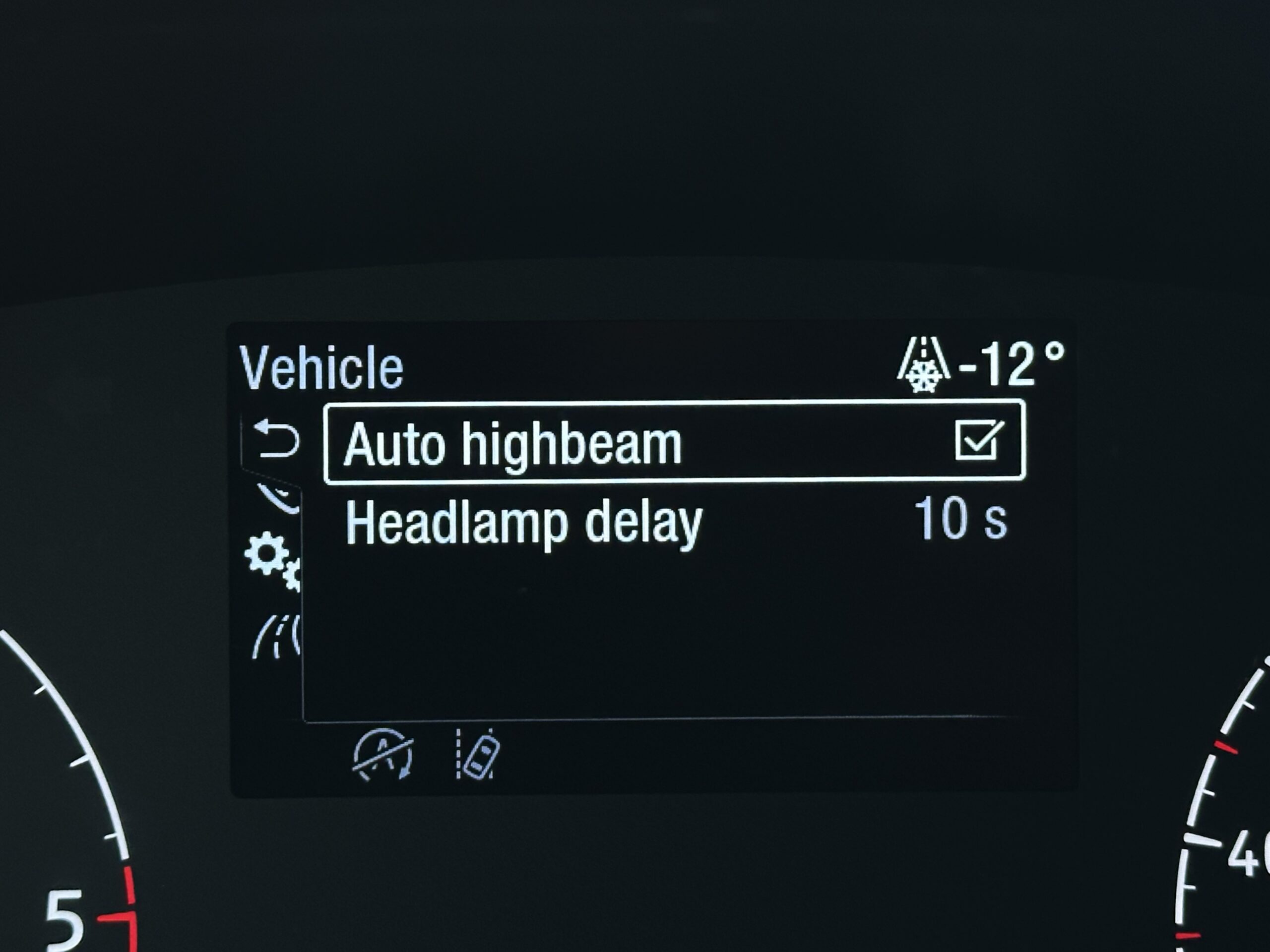Go back using the return arrow icon
The height and width of the screenshot is (952, 1270).
[277, 440]
